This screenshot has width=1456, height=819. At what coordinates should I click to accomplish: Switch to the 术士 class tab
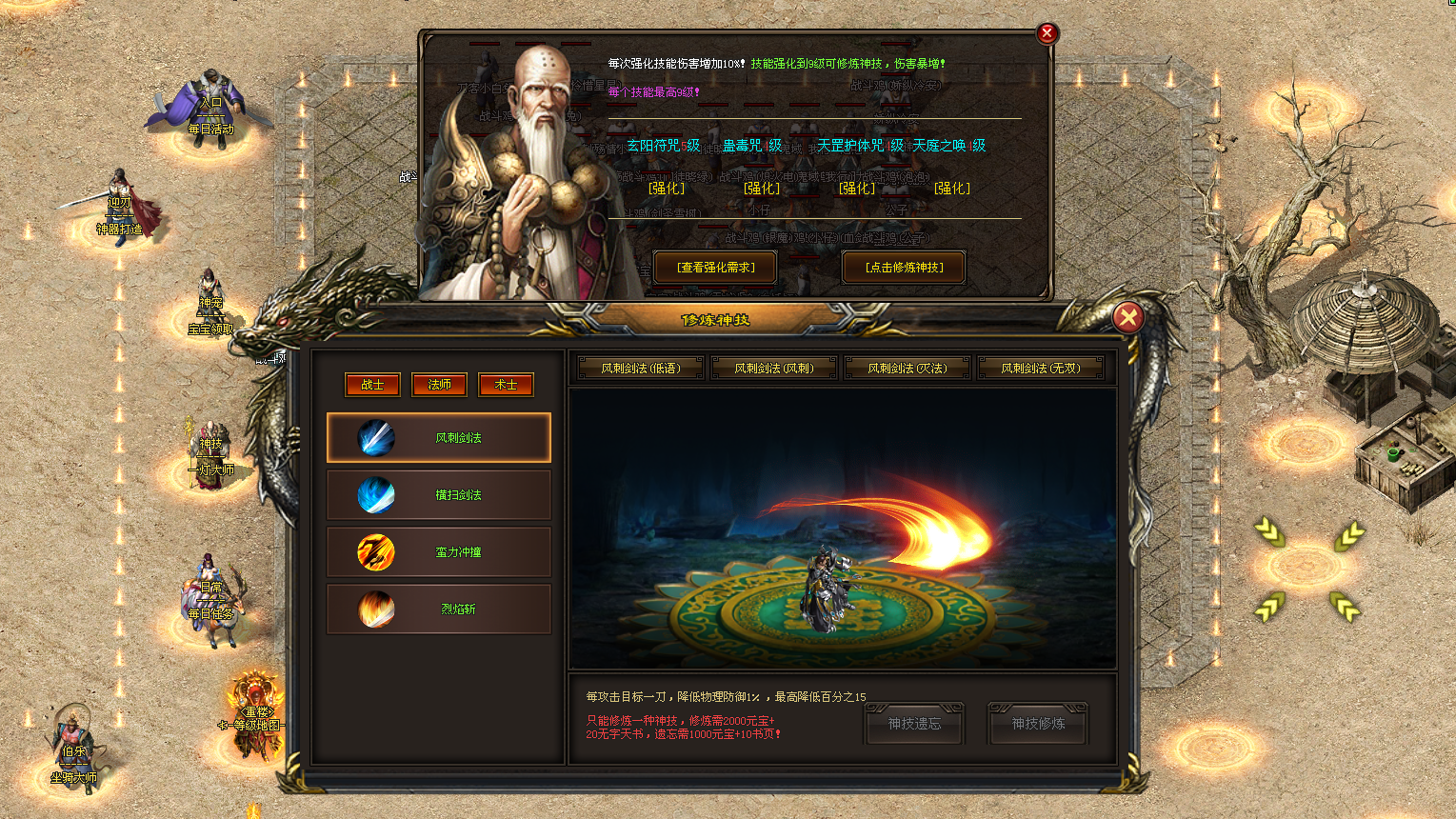point(506,384)
